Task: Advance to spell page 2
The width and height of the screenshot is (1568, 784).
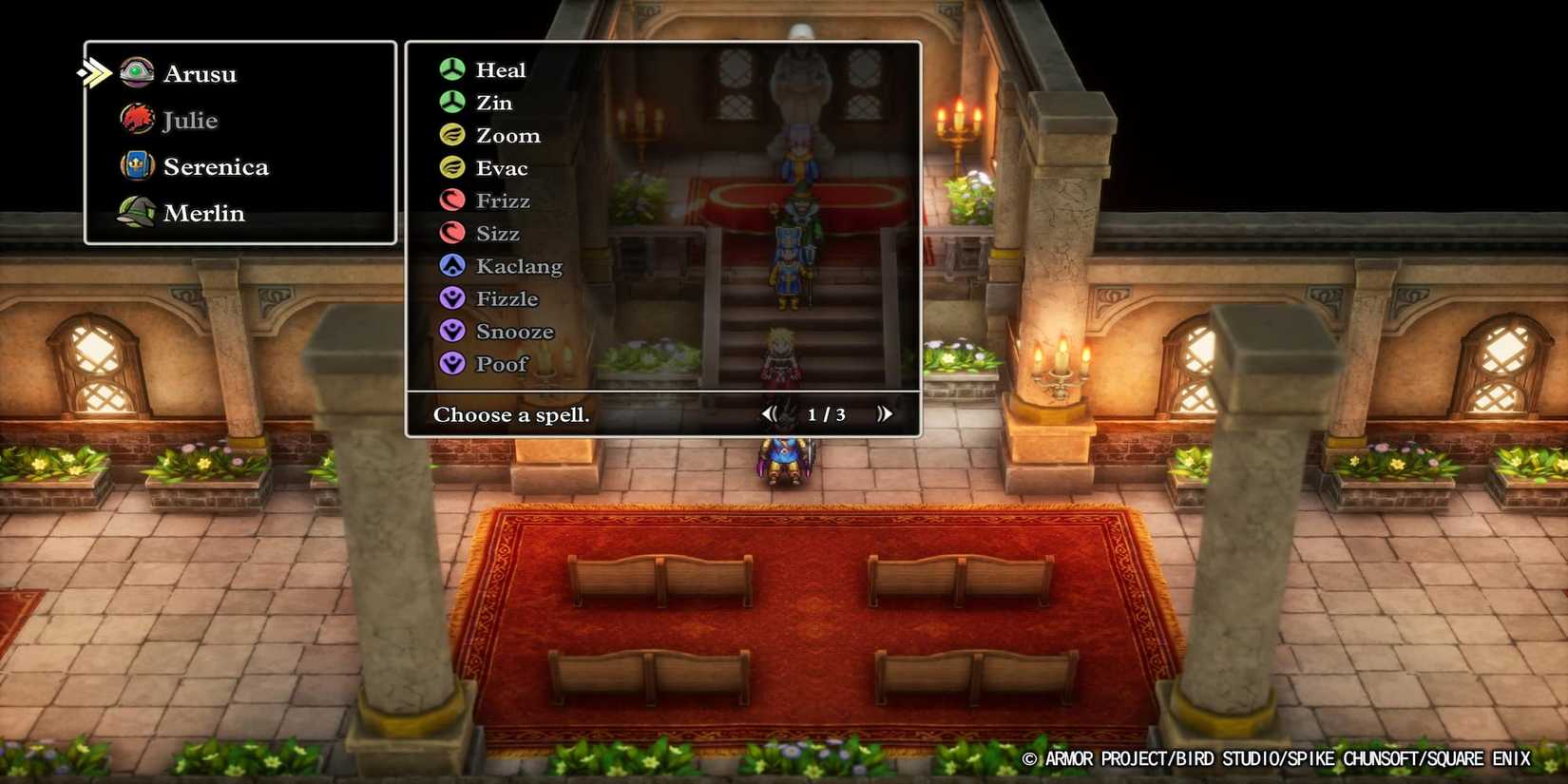Action: 885,413
